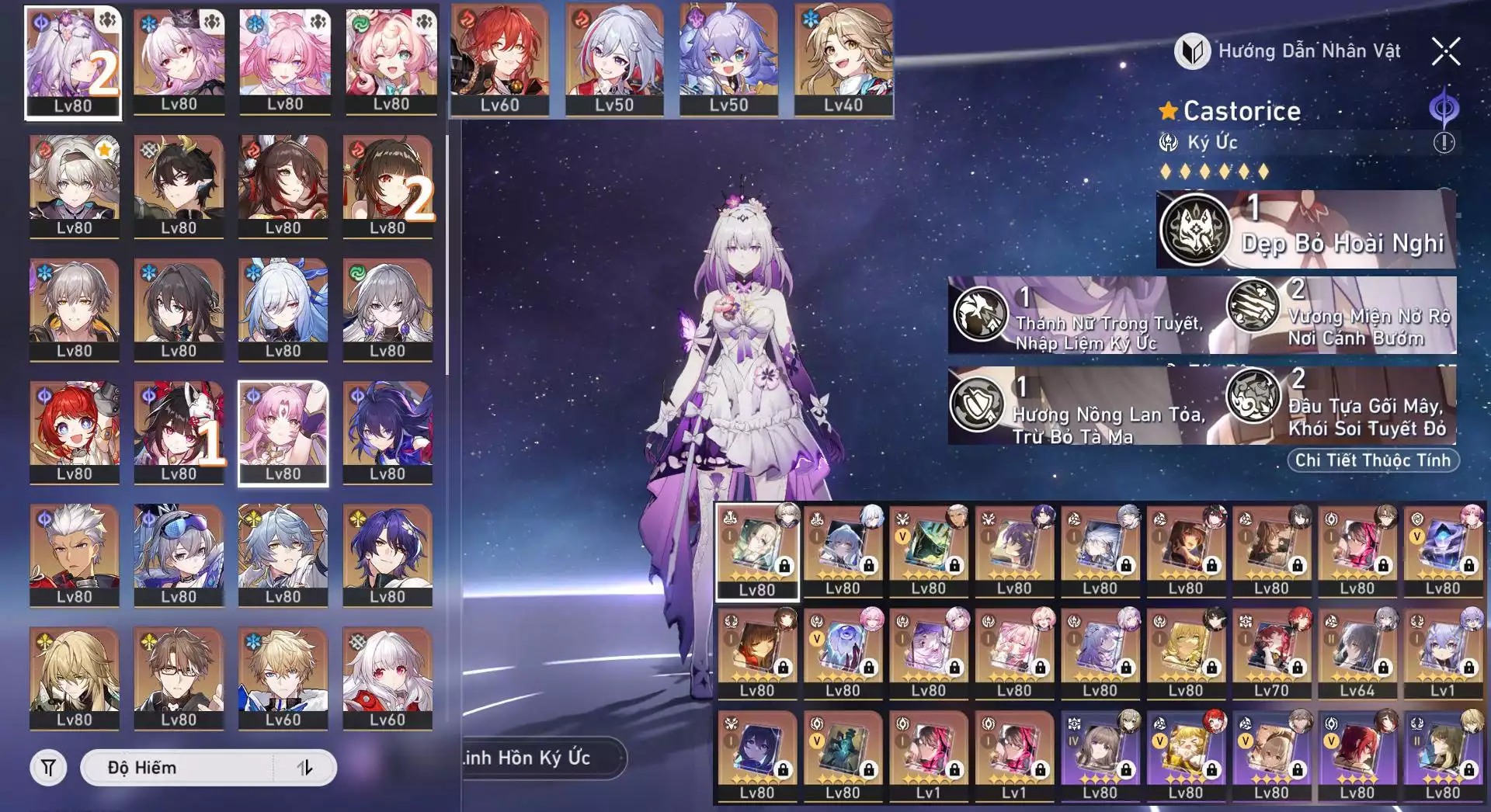
Task: Open Hướng Dẫn Nhân Vật guide
Action: coord(1288,51)
